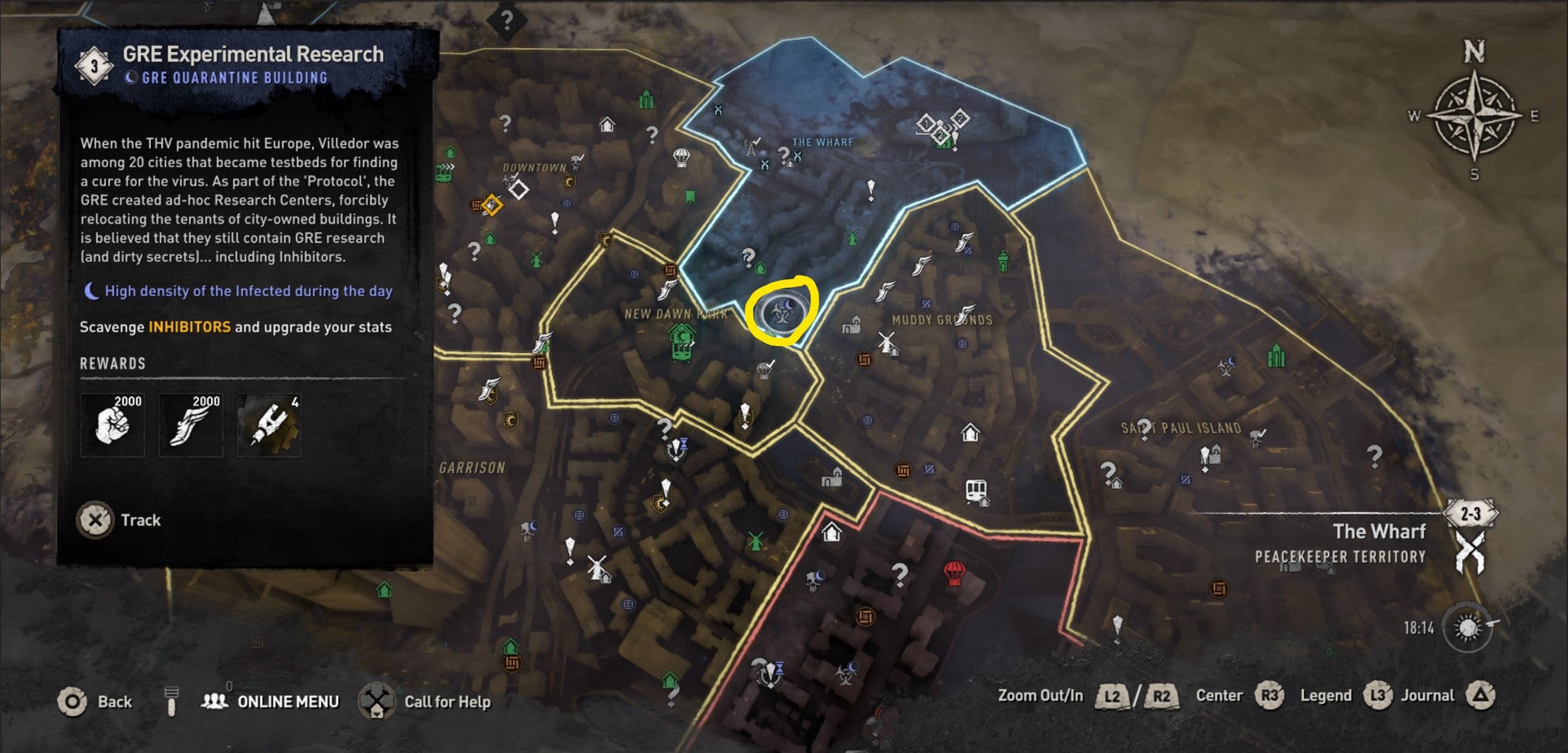Click the red airdrop icon south of Muddy Grounds

coord(955,574)
